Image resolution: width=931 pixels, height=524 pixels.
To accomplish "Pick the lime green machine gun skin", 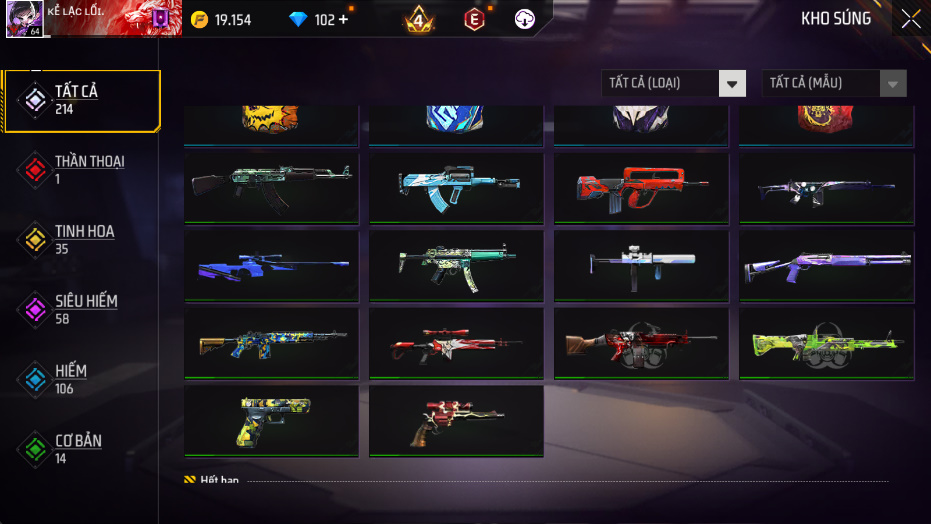I will click(x=826, y=343).
